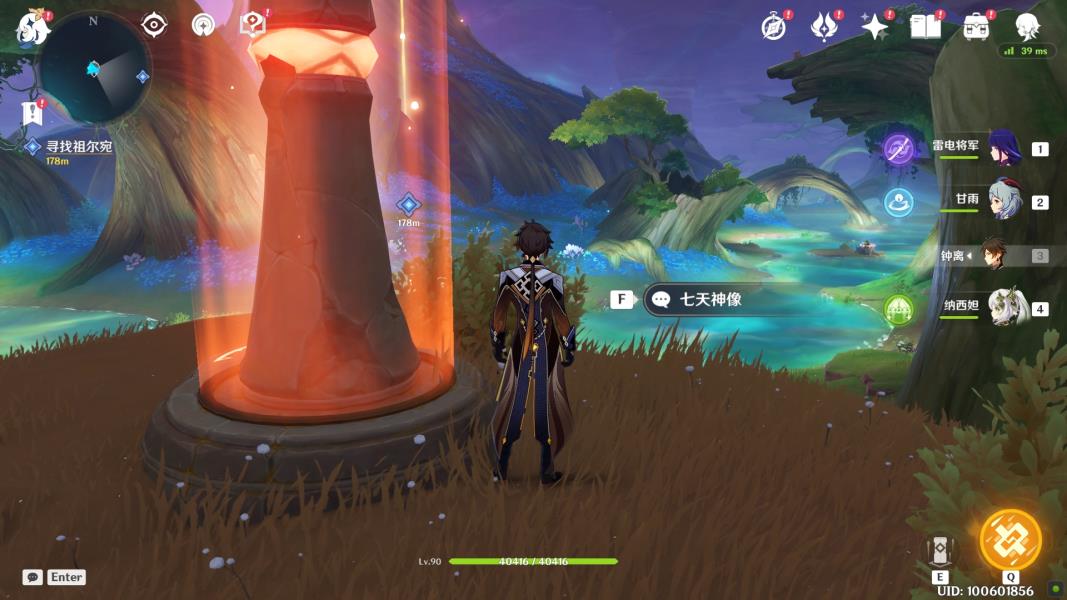
Task: Toggle the eye-shaped elemental sight icon
Action: click(x=154, y=24)
